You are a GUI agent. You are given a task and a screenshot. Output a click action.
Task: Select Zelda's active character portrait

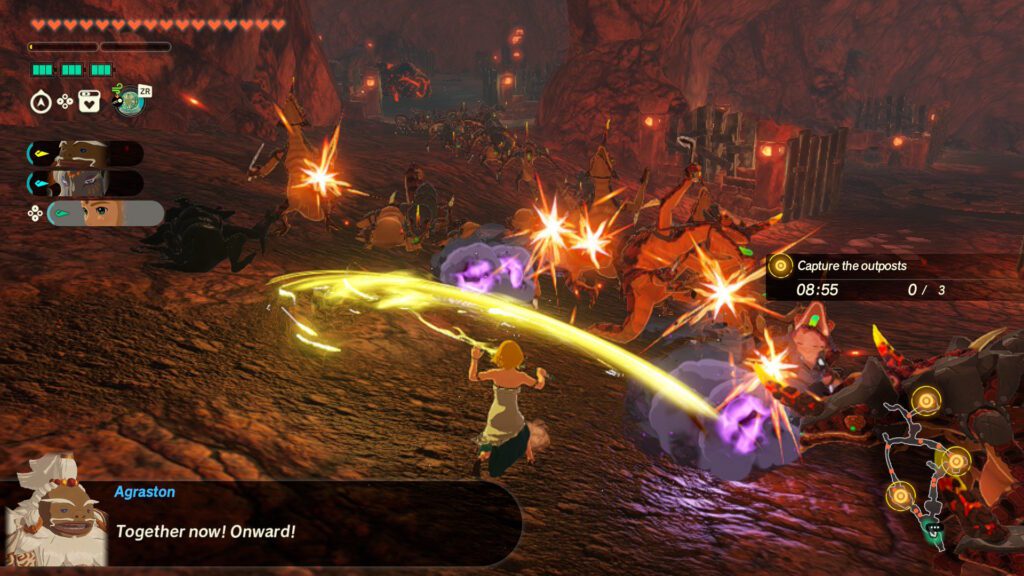[x=103, y=213]
